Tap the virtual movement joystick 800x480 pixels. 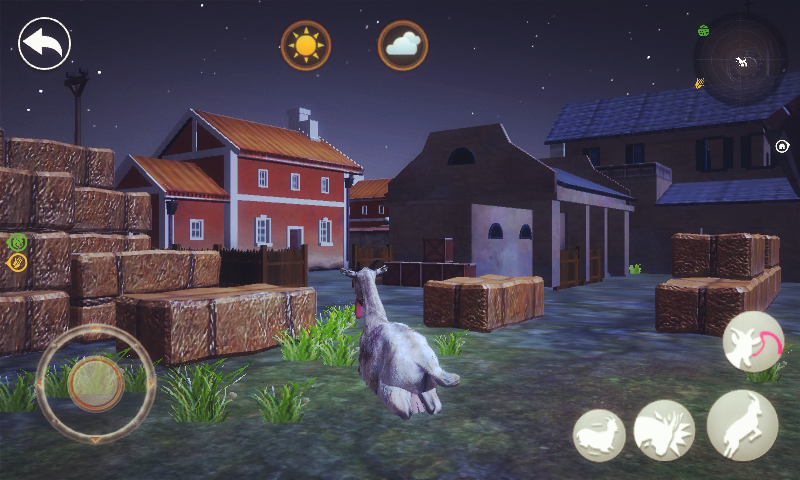95,383
